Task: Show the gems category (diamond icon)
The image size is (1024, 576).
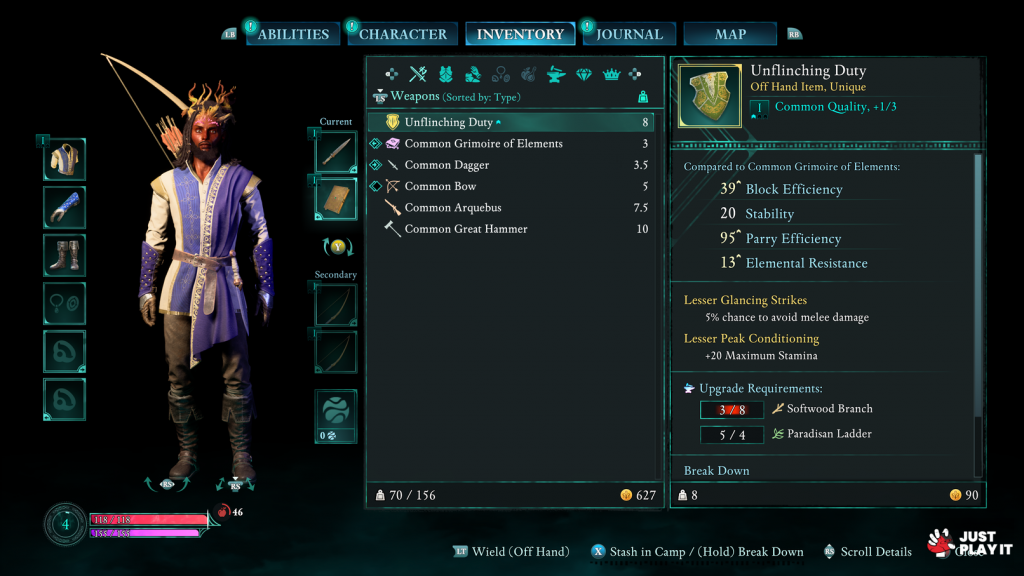Action: tap(584, 74)
